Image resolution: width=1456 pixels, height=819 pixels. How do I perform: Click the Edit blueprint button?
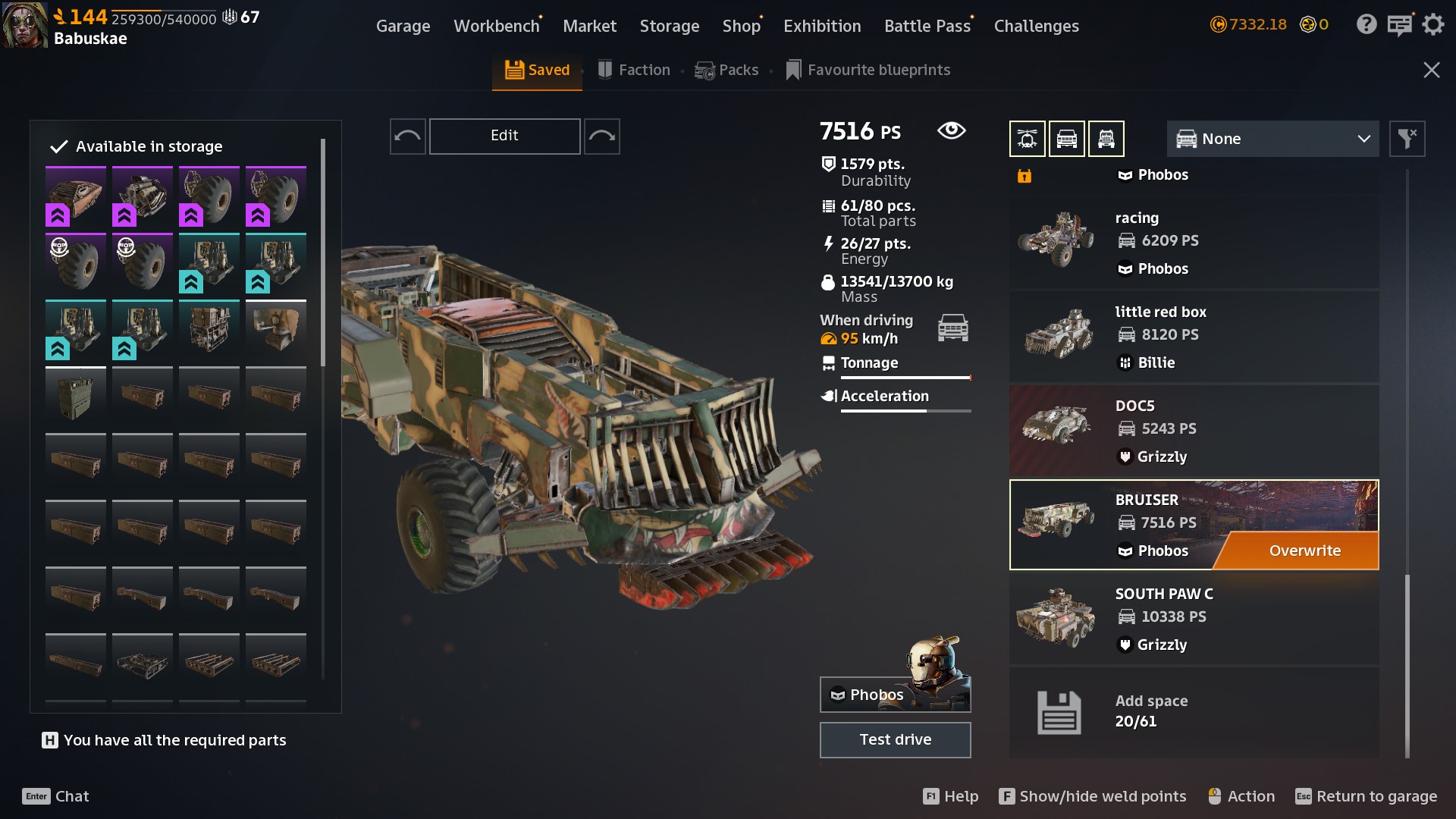point(504,136)
